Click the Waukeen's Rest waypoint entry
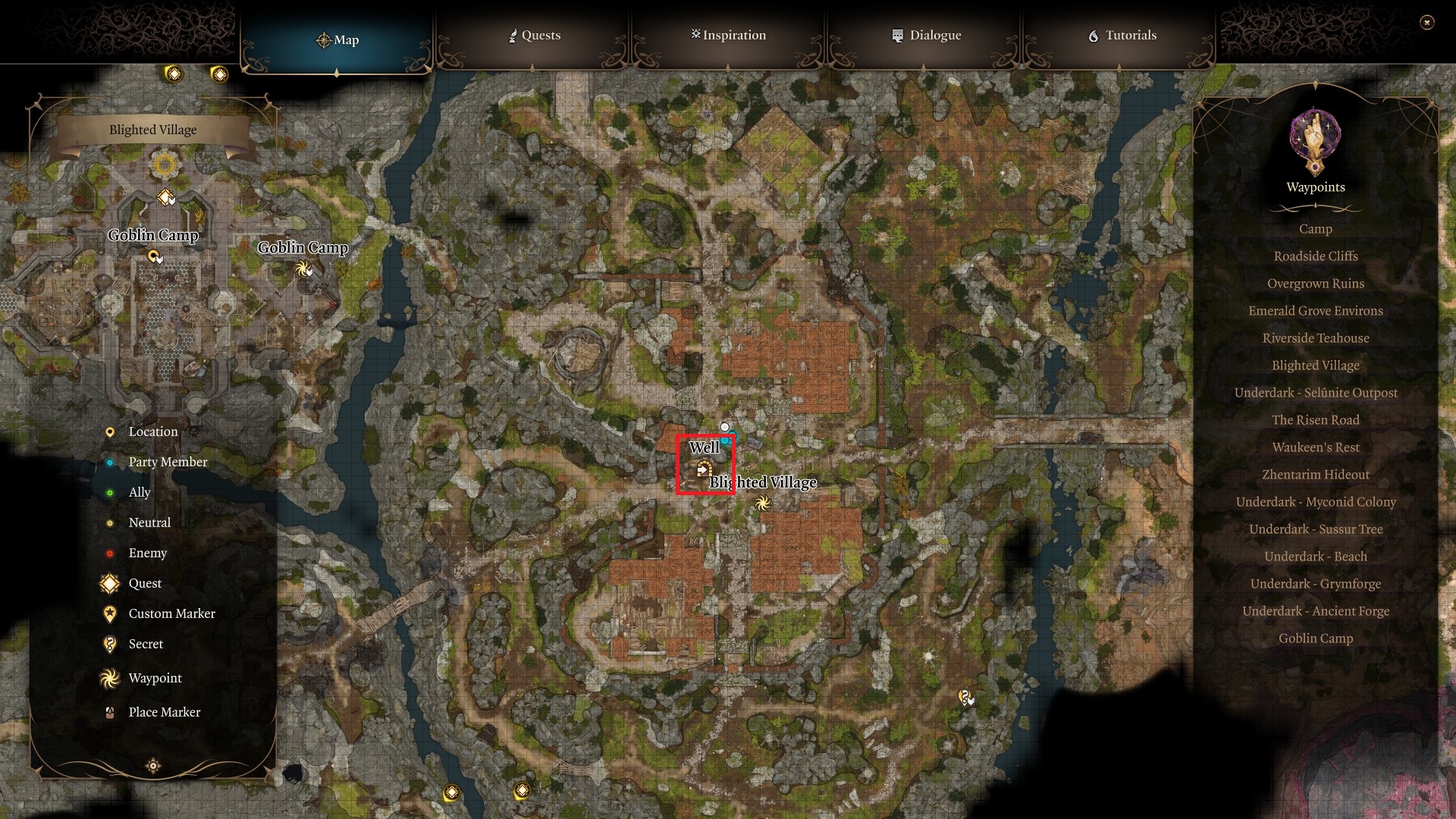Image resolution: width=1456 pixels, height=819 pixels. point(1315,447)
